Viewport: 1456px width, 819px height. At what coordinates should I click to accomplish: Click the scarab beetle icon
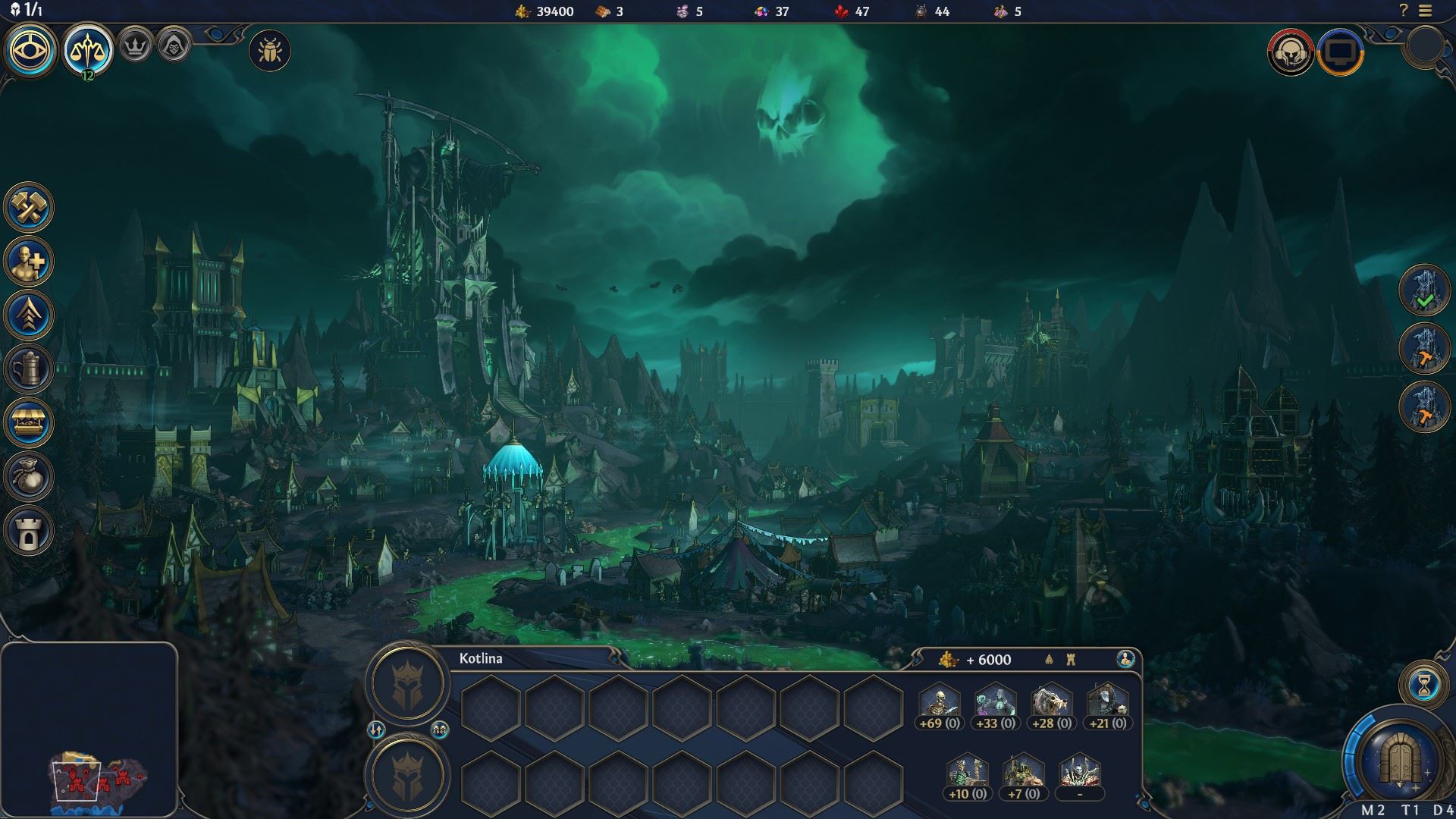269,52
